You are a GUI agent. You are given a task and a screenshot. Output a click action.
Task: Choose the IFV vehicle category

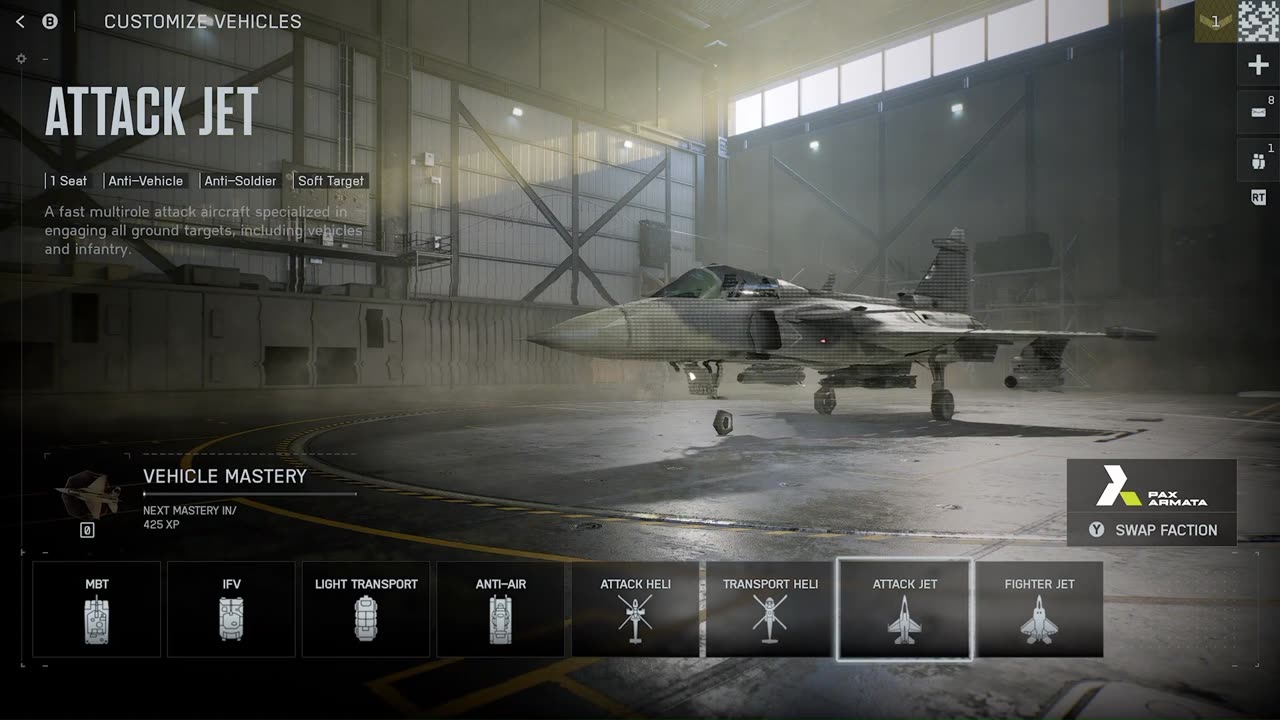[231, 609]
